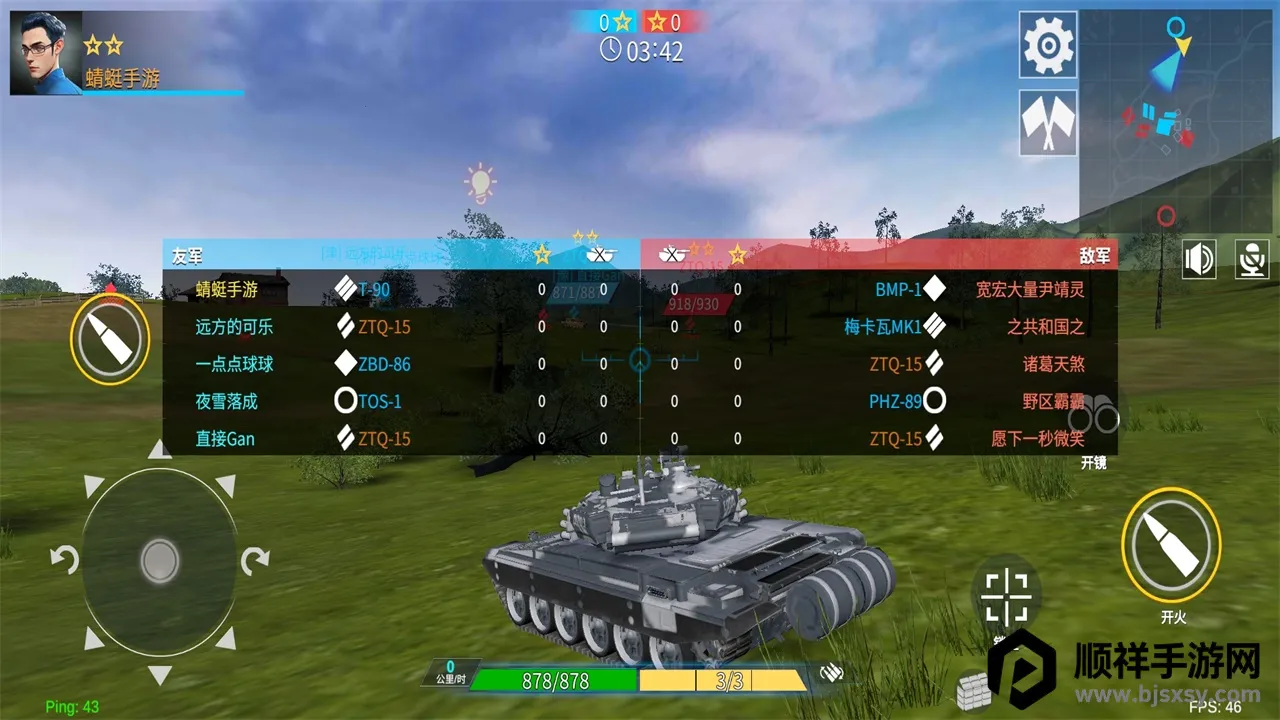Click the clockwise rotate arrow

(255, 560)
